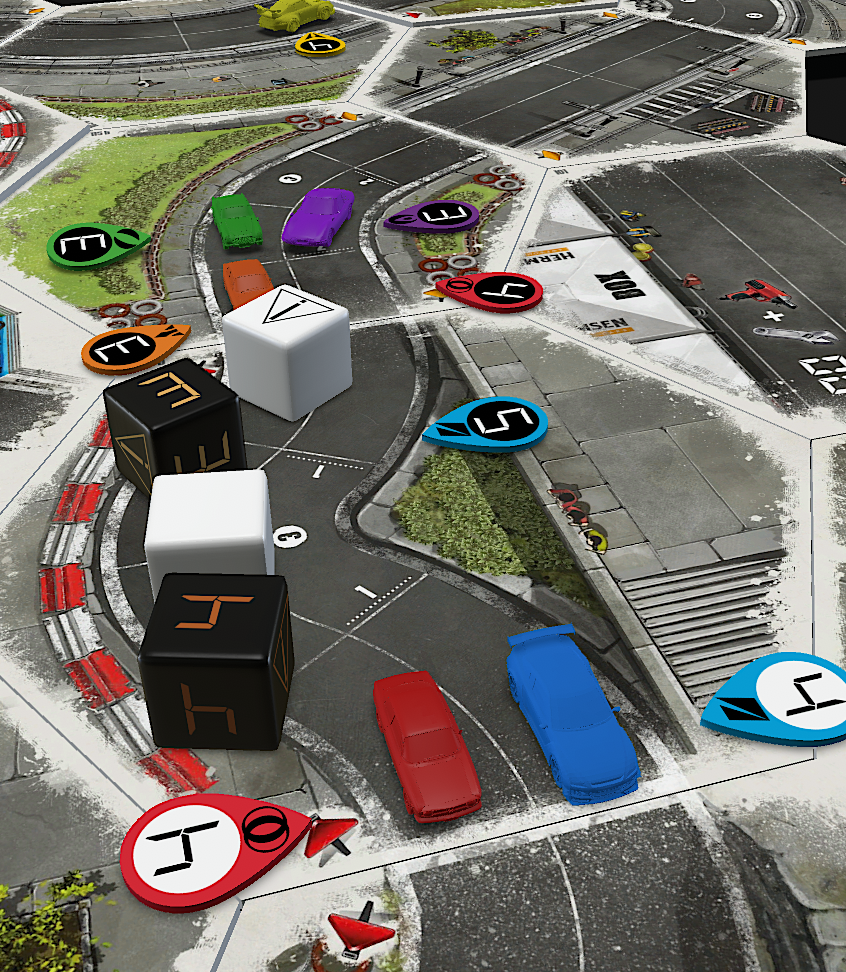Select the green gear token
This screenshot has width=846, height=972.
94,244
